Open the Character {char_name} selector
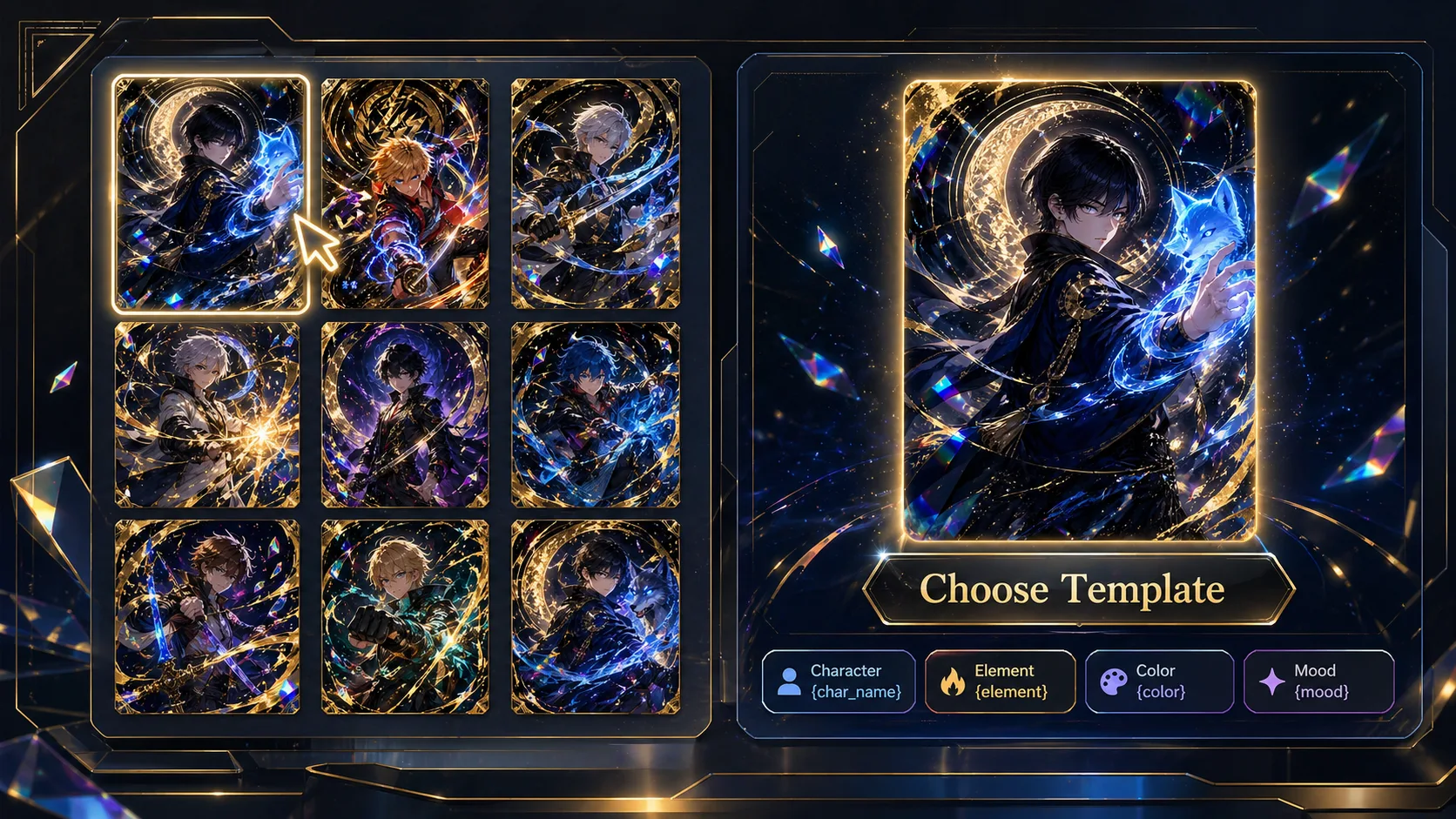The width and height of the screenshot is (1456, 819). (x=838, y=681)
